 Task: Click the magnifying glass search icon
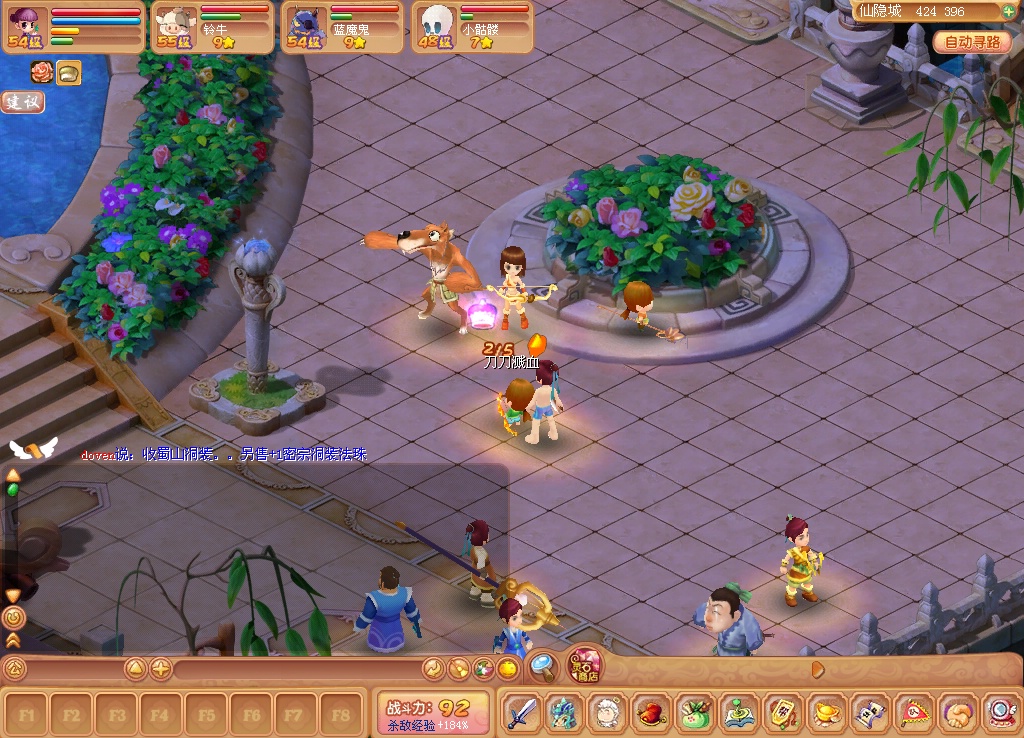click(543, 666)
